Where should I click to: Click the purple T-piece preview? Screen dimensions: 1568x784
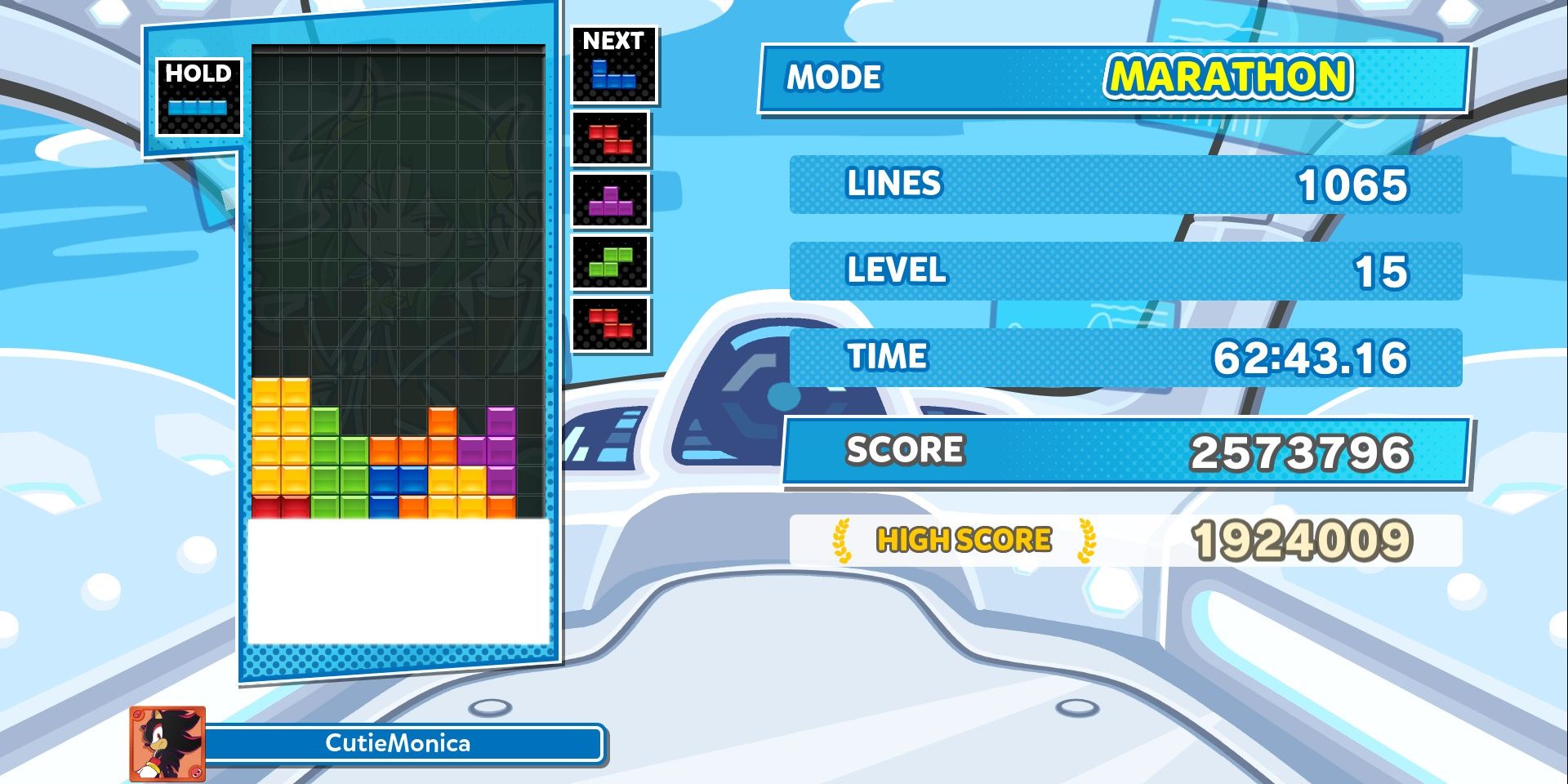612,203
